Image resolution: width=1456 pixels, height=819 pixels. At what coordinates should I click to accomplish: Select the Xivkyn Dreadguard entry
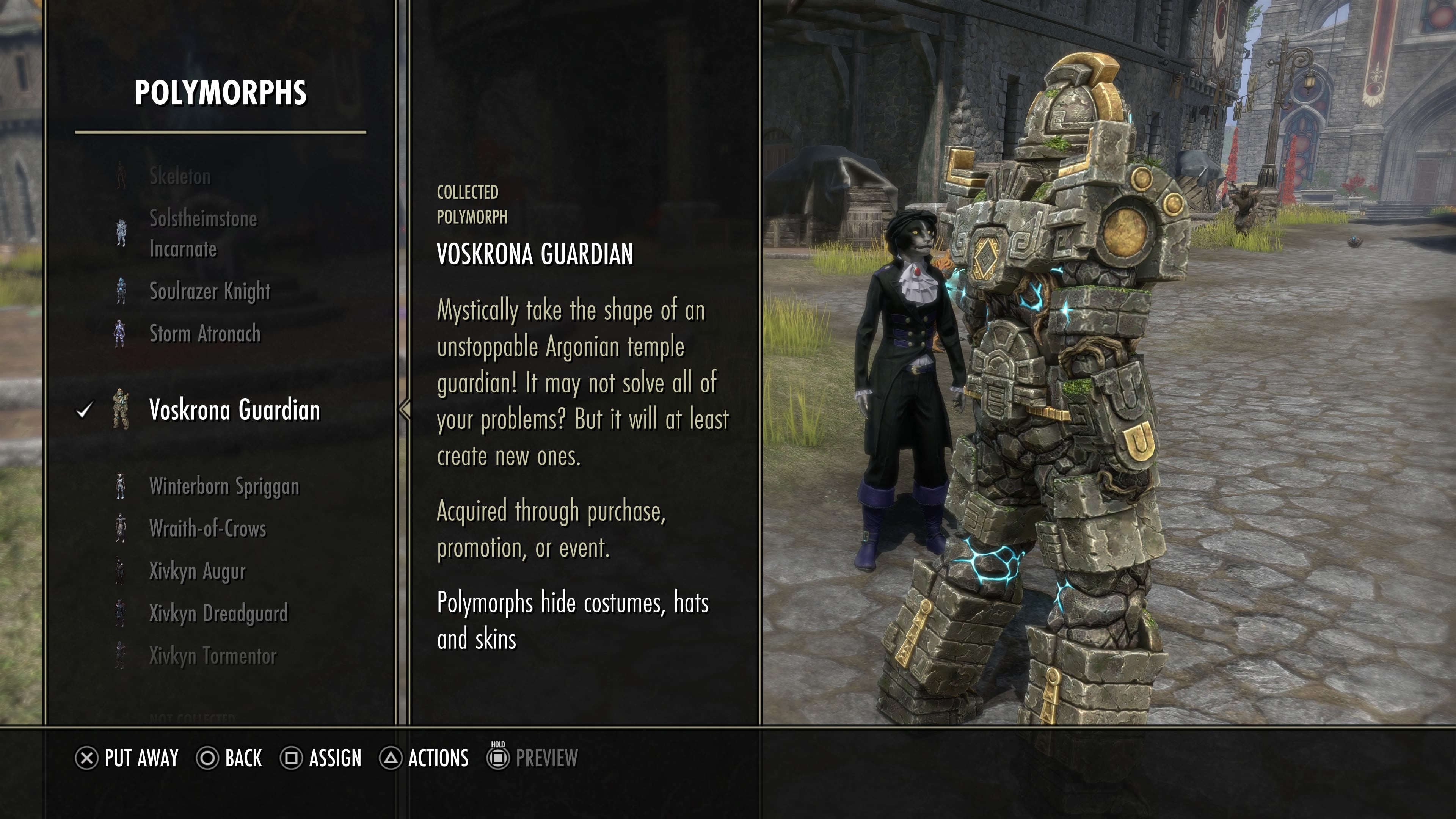218,613
